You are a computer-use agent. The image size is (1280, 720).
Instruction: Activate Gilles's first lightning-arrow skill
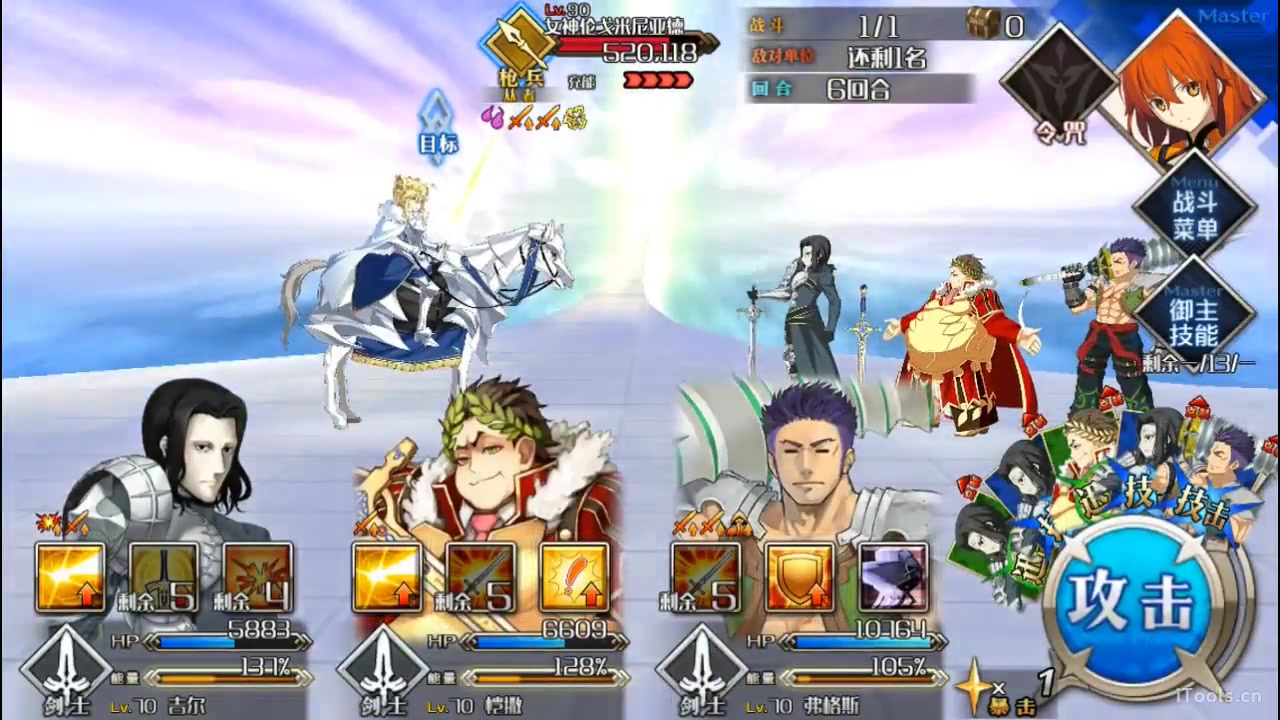tap(70, 577)
